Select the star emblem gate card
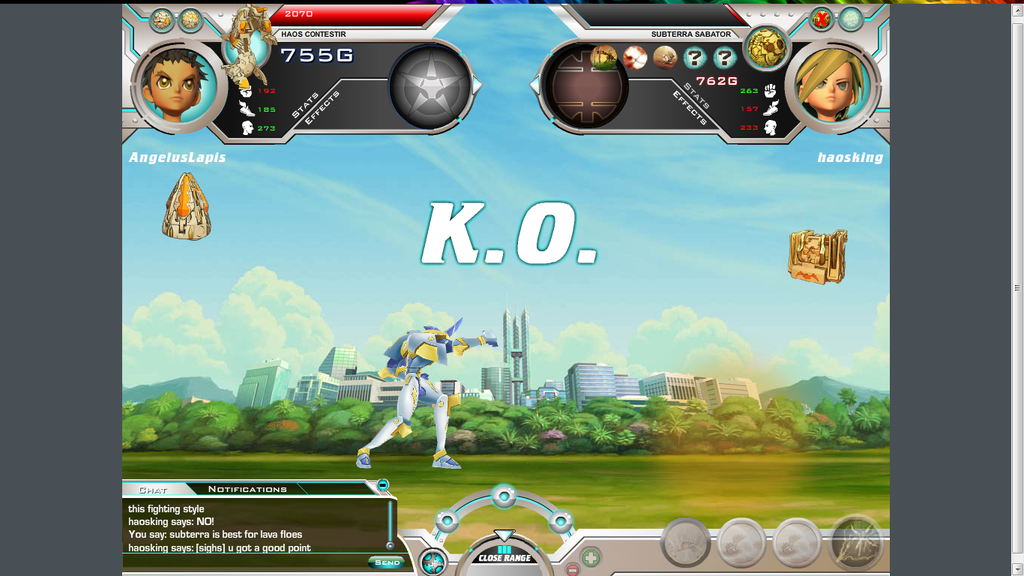 430,86
